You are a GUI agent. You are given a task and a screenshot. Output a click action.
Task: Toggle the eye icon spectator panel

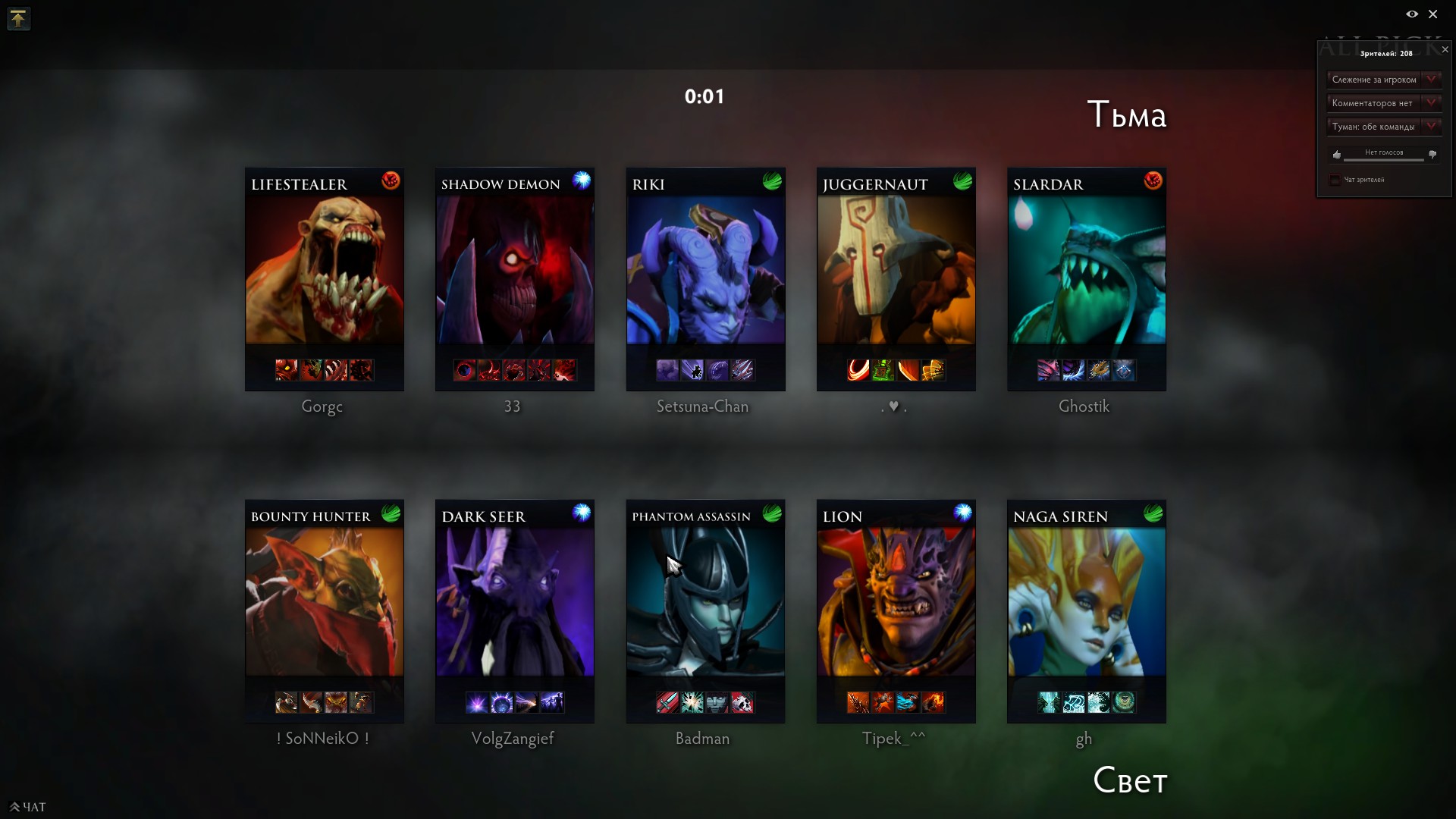(x=1412, y=14)
